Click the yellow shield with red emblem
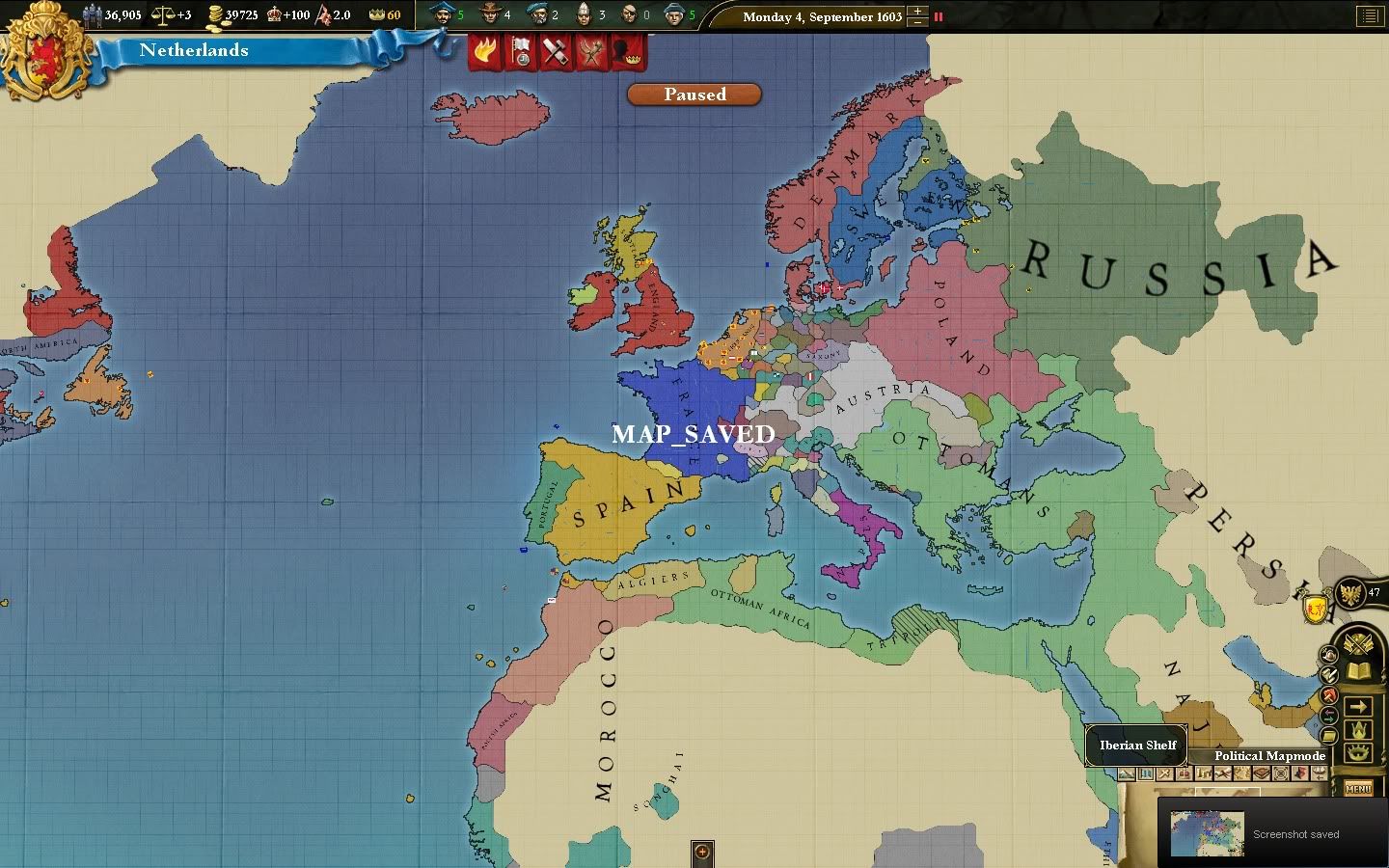This screenshot has height=868, width=1389. pos(1316,609)
